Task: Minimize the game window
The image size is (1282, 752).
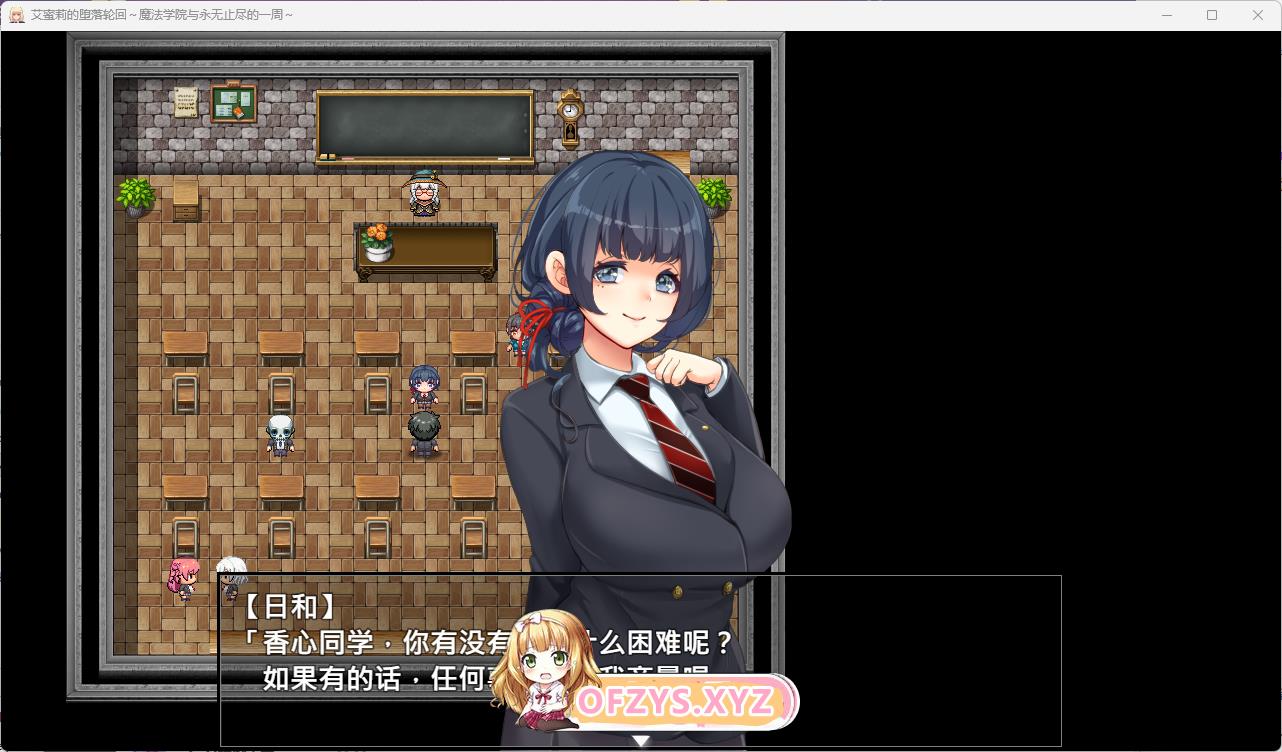Action: (1166, 15)
